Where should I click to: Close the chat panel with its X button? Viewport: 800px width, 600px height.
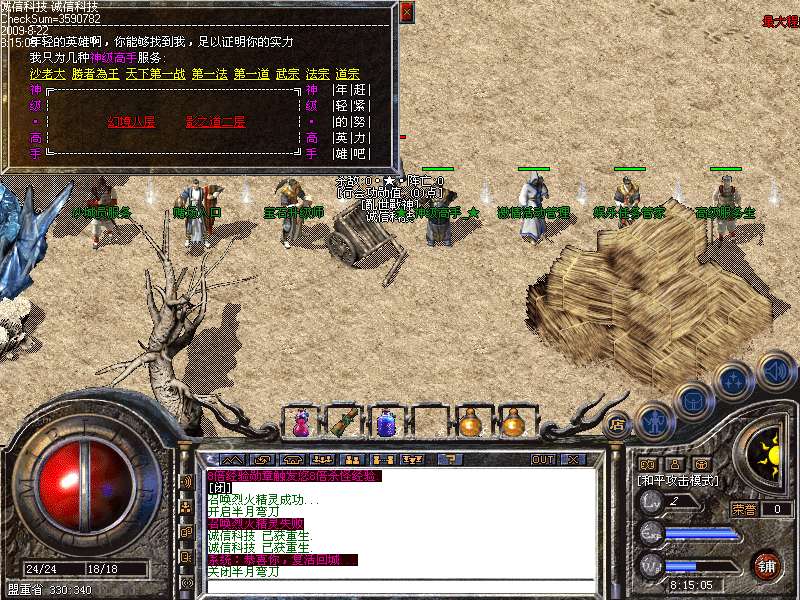click(573, 460)
